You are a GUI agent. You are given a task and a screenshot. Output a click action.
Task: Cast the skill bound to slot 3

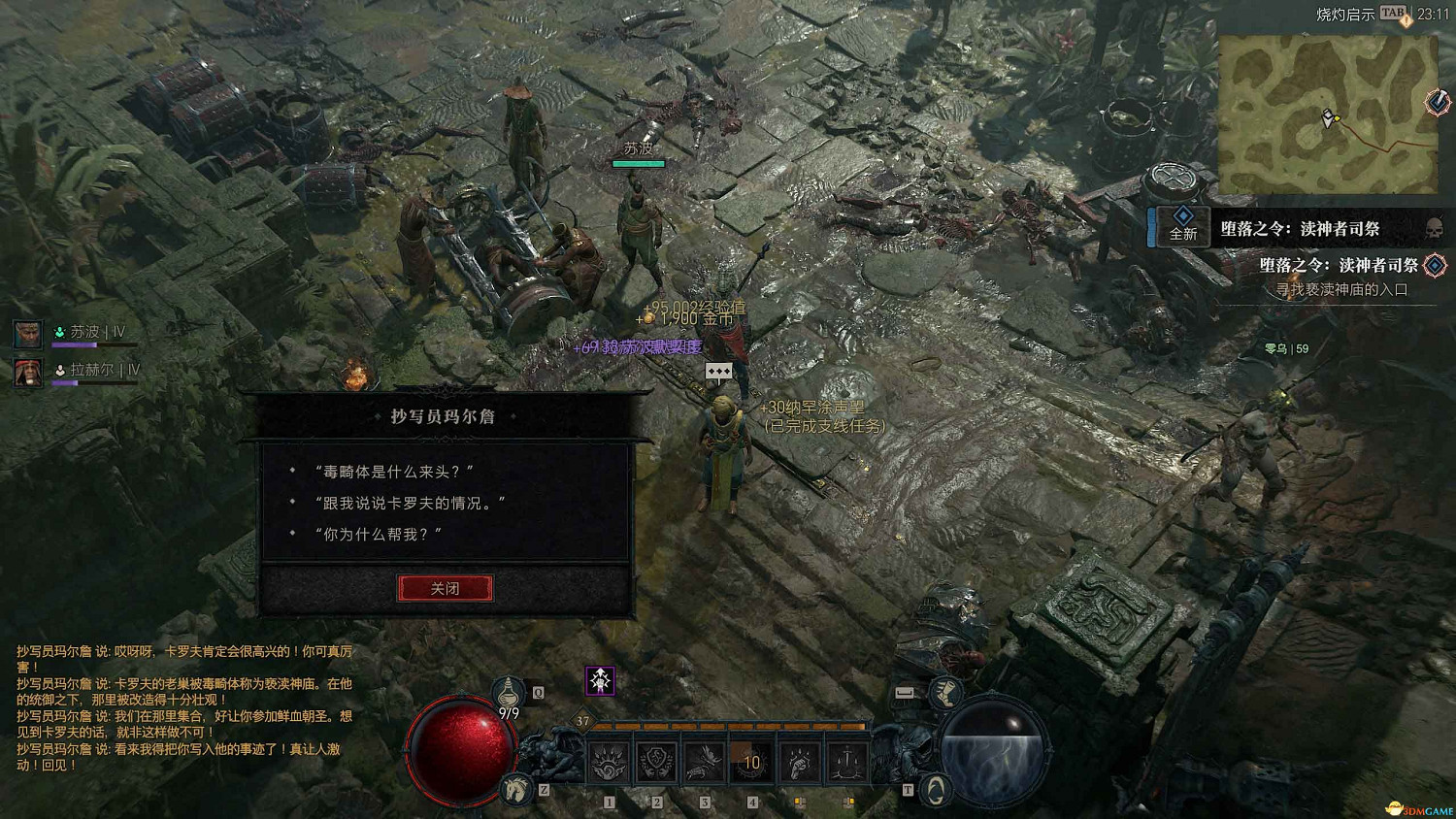[705, 762]
